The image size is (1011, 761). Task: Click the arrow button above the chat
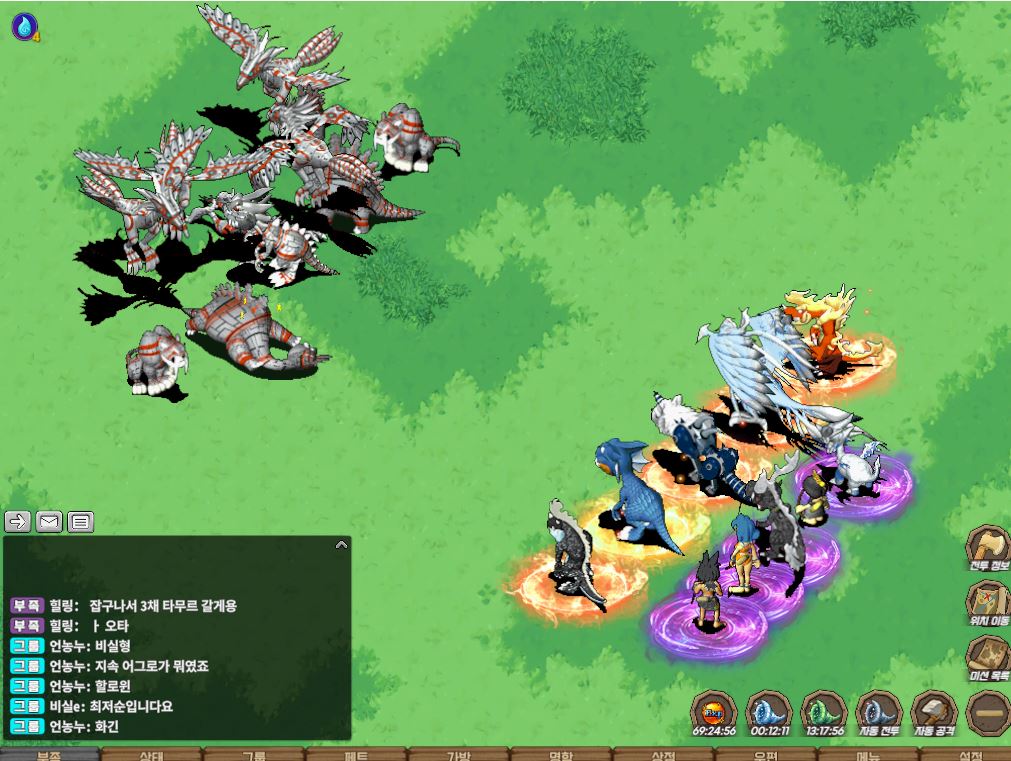(x=18, y=521)
